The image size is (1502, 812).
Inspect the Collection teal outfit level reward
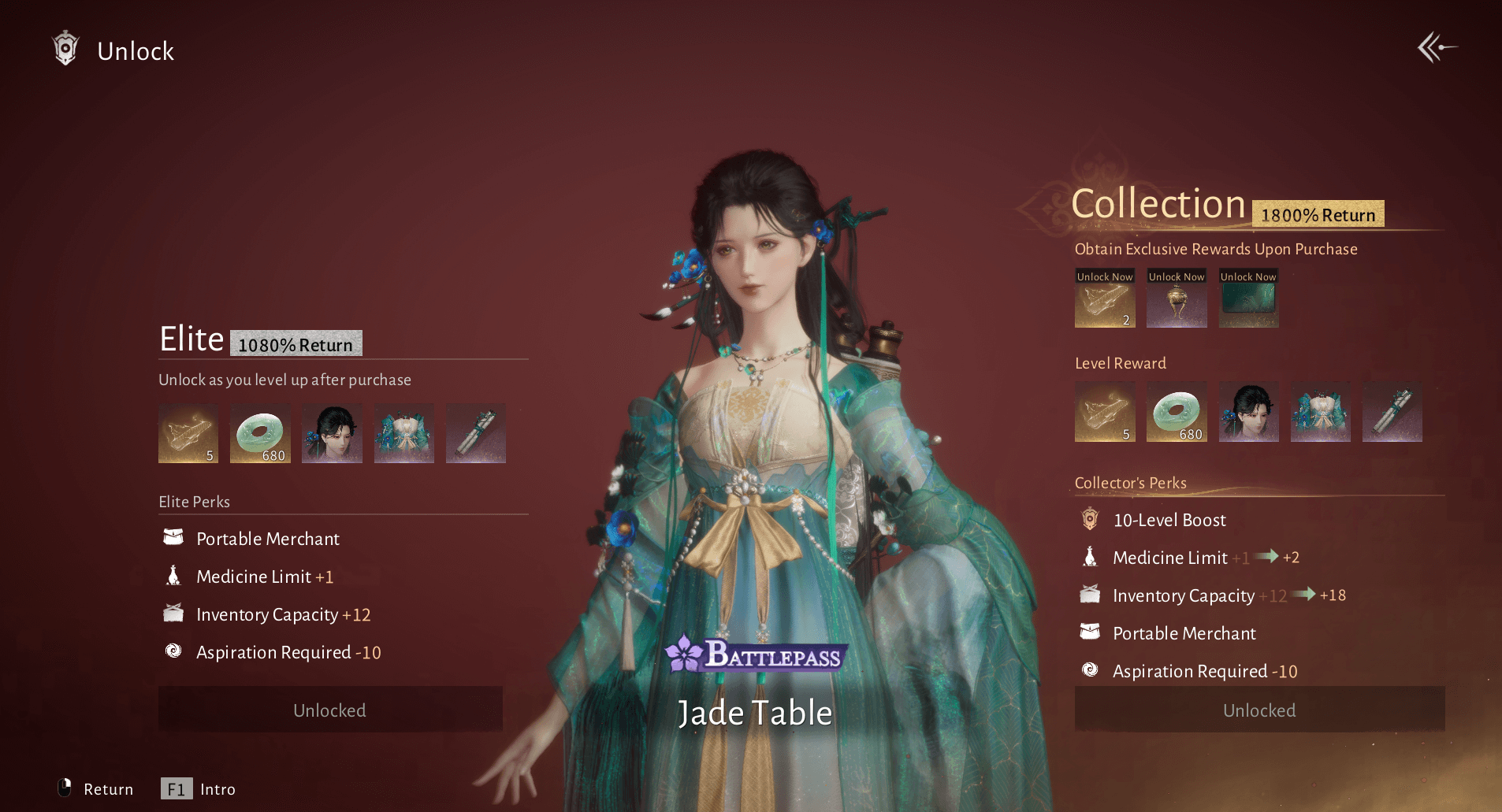point(1320,412)
